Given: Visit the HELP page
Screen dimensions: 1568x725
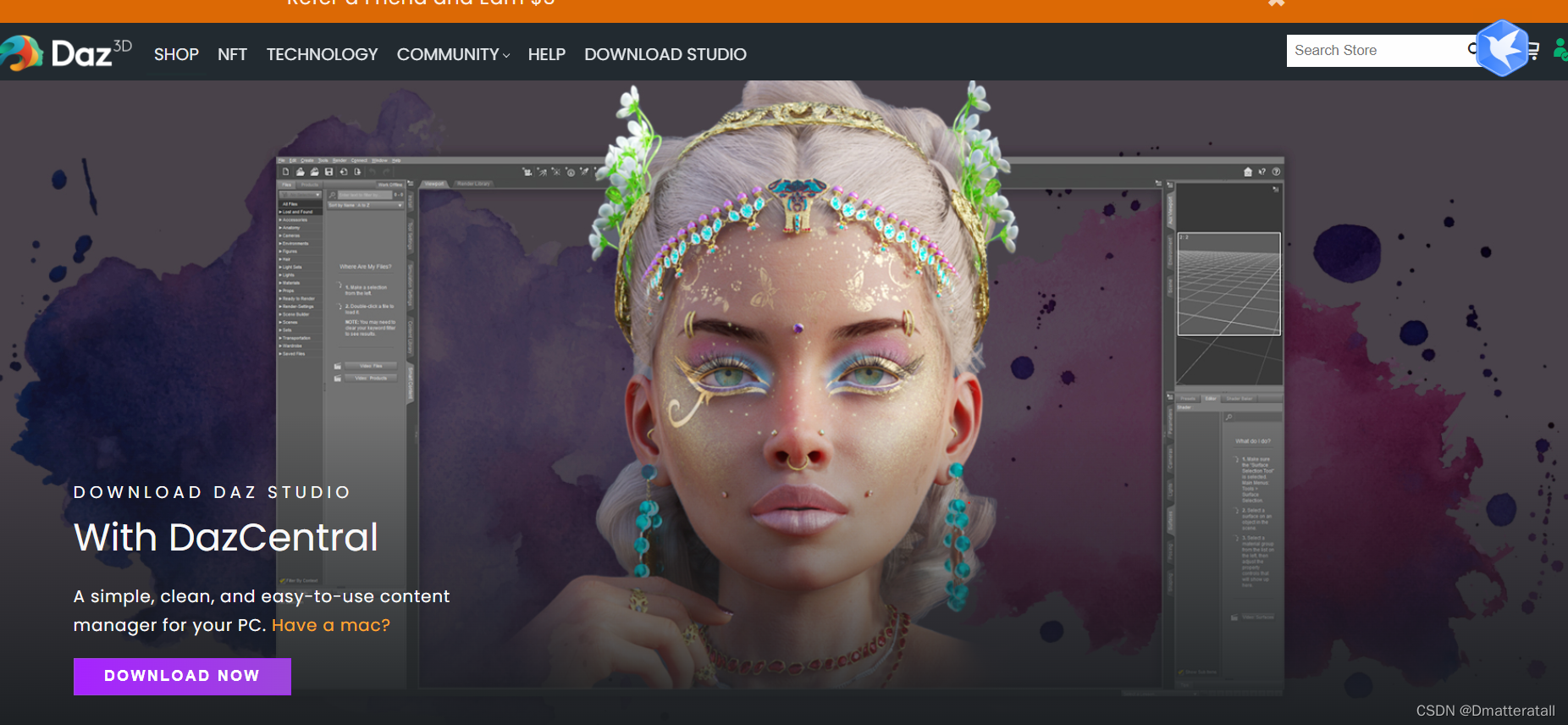Looking at the screenshot, I should 546,54.
